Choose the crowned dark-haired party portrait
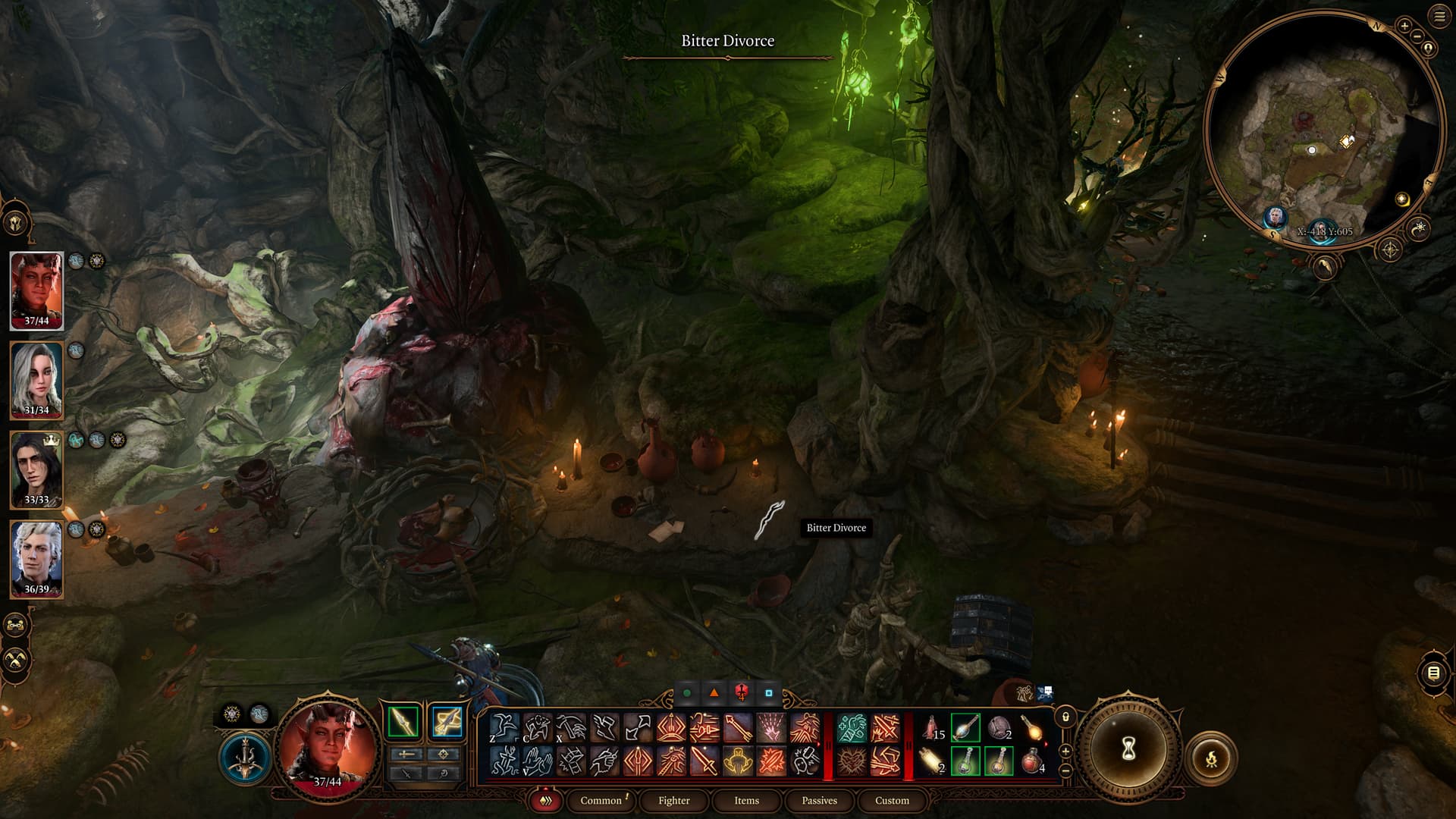 [x=36, y=469]
